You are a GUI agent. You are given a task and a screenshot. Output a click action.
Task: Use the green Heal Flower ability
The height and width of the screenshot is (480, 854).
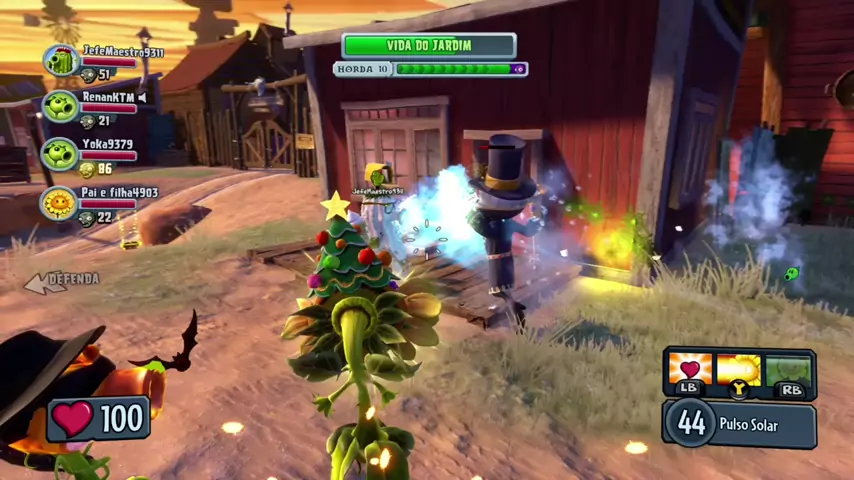[x=789, y=370]
